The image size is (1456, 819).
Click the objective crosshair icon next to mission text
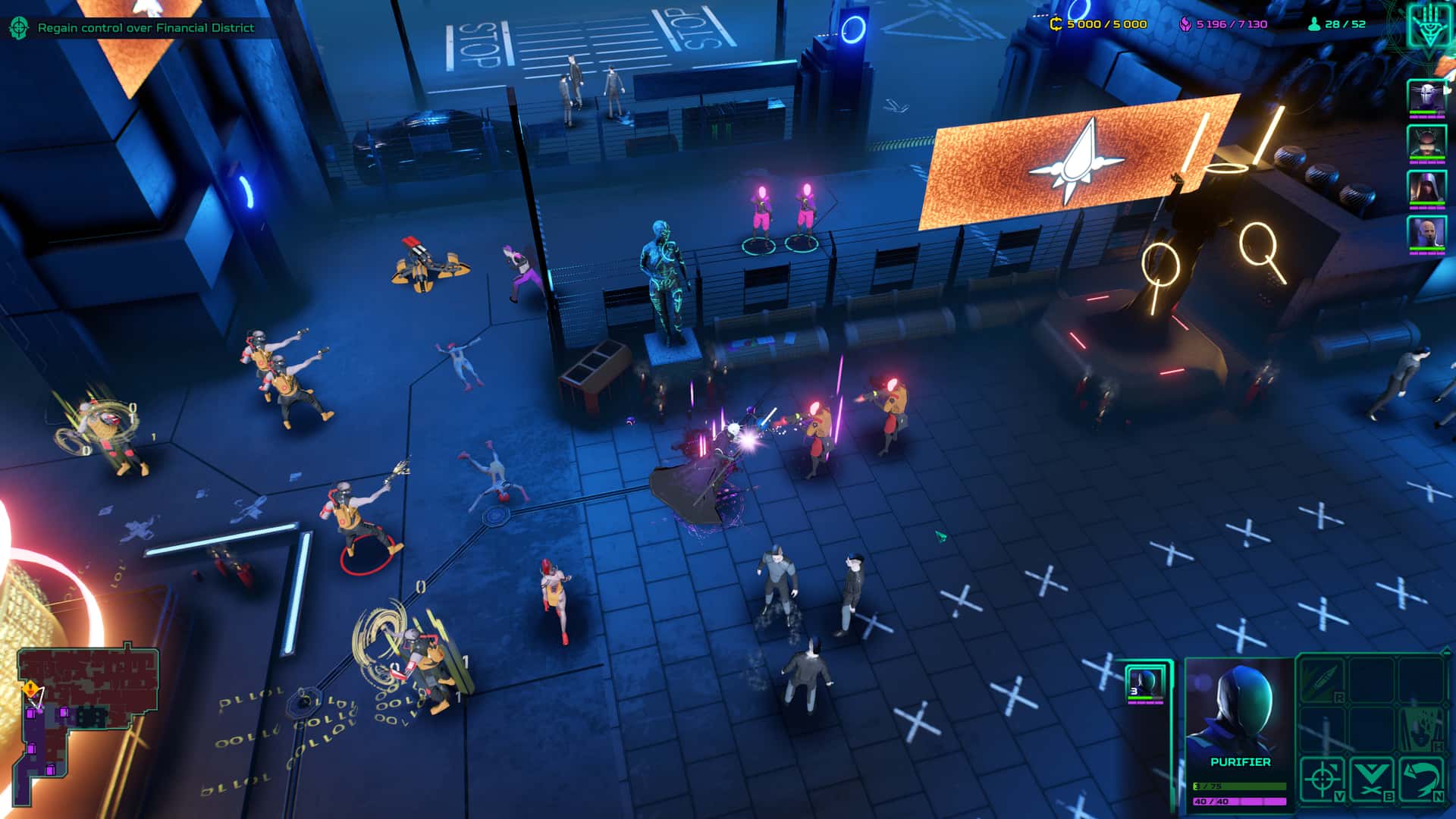19,26
